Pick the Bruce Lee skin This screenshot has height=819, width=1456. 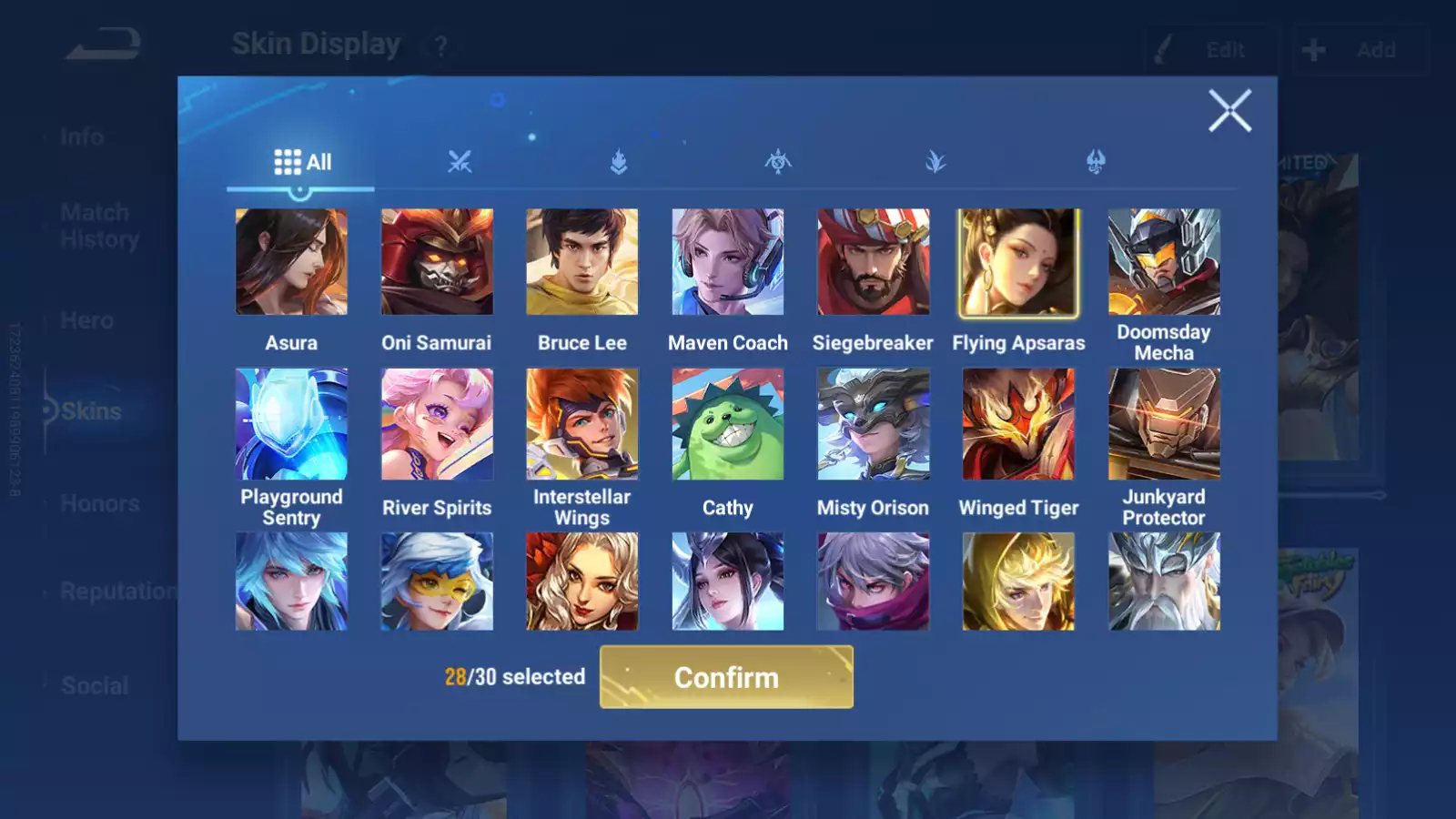(582, 262)
